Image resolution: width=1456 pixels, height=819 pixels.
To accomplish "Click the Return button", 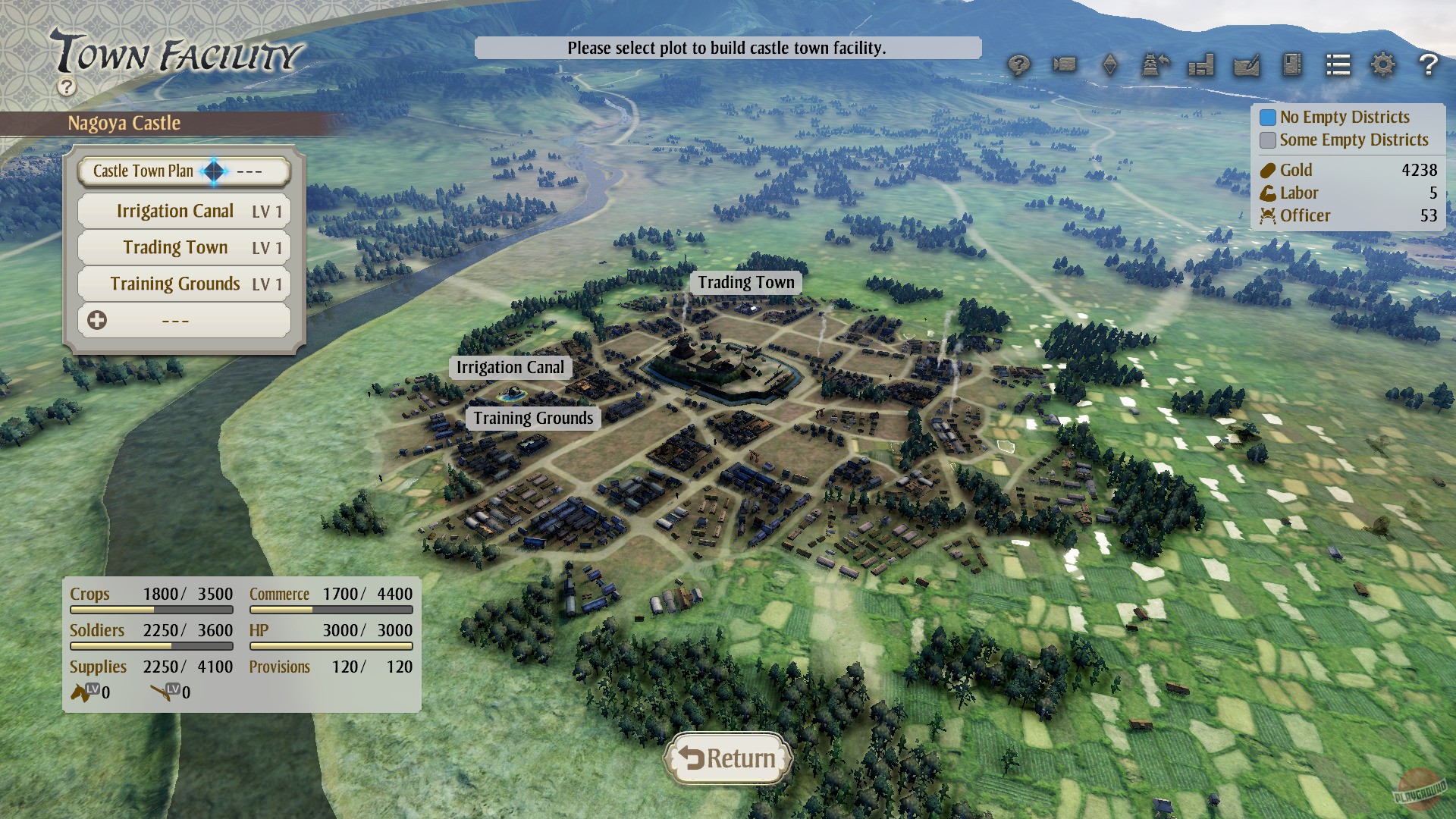I will [x=728, y=758].
